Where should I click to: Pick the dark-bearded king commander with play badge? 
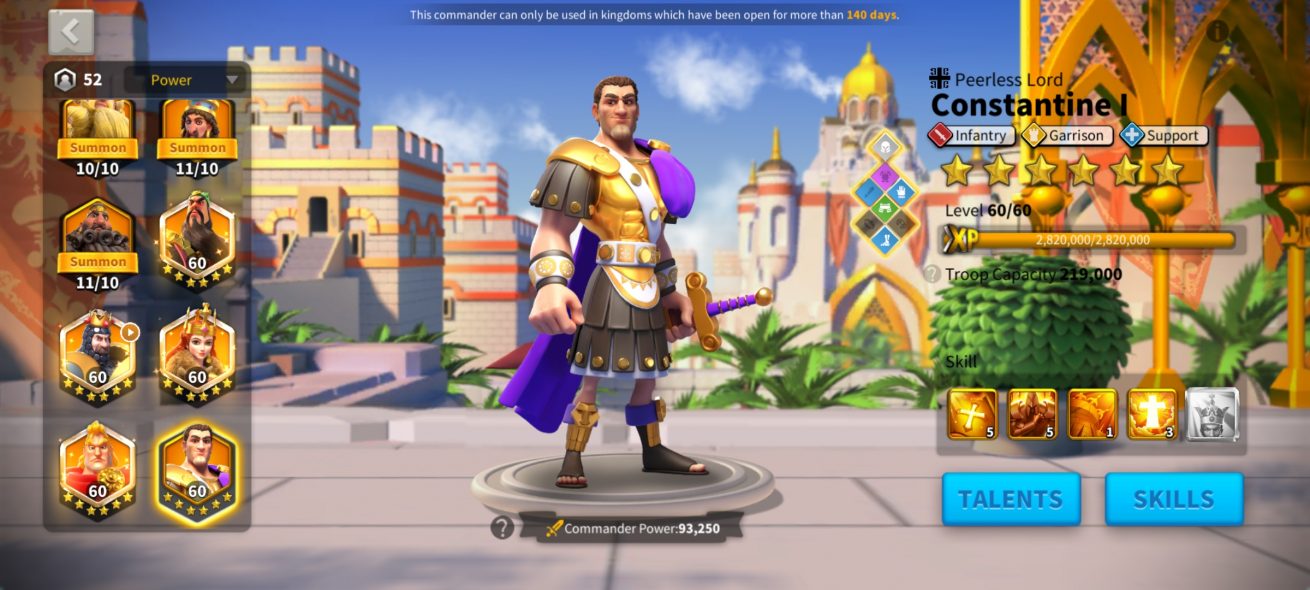tap(97, 355)
